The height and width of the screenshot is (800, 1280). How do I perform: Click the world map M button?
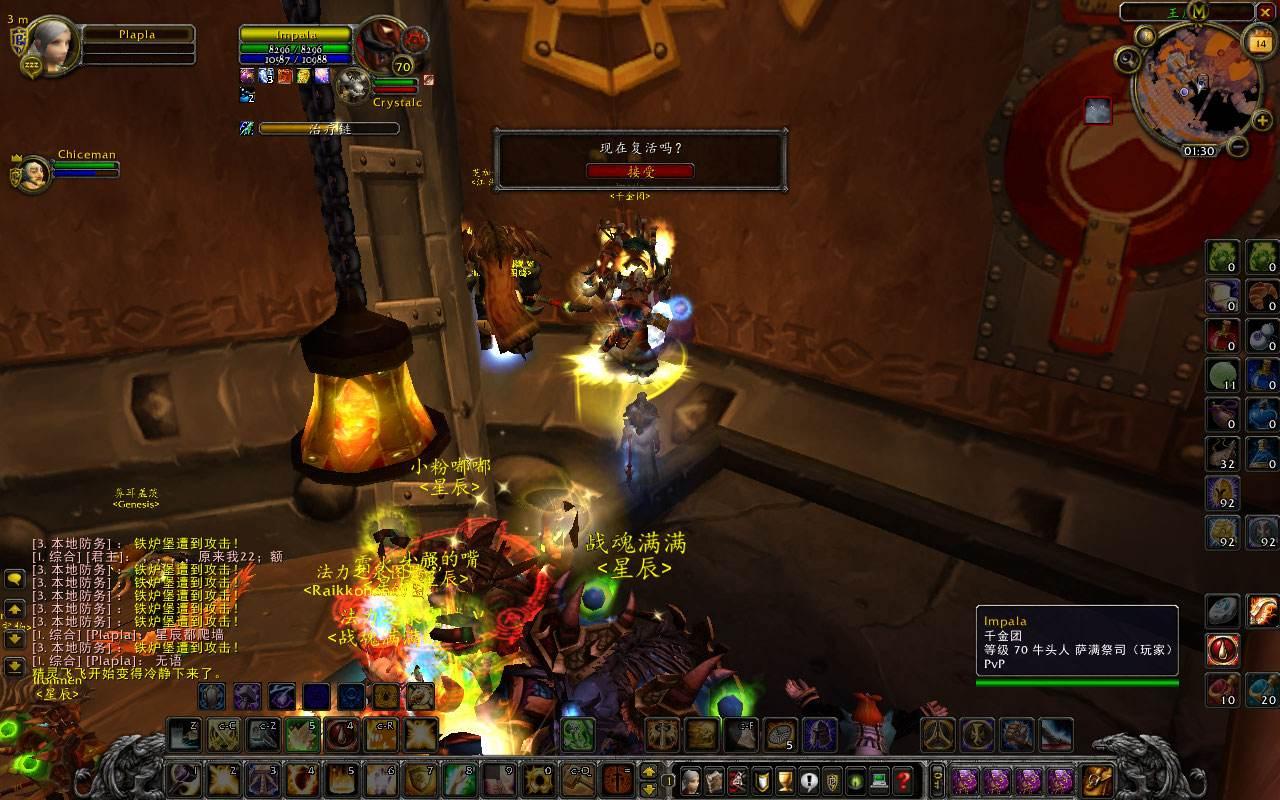1200,11
